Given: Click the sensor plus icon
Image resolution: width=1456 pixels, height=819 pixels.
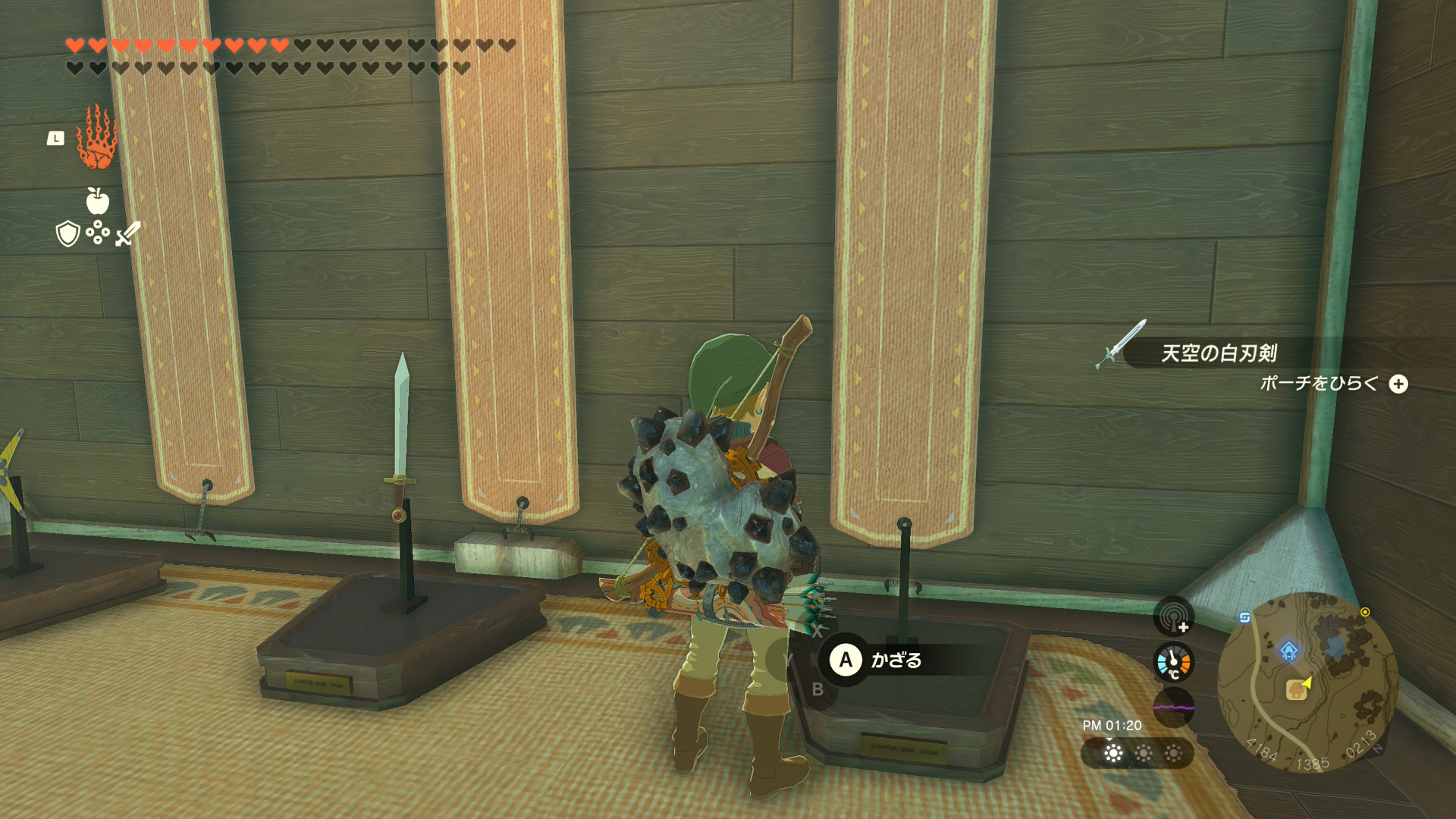Looking at the screenshot, I should tap(1173, 617).
